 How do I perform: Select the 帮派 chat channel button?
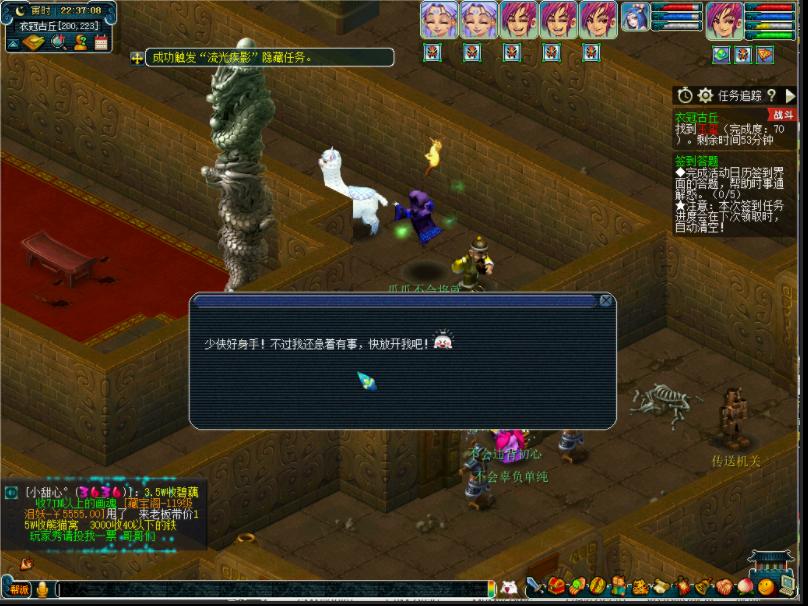[19, 589]
